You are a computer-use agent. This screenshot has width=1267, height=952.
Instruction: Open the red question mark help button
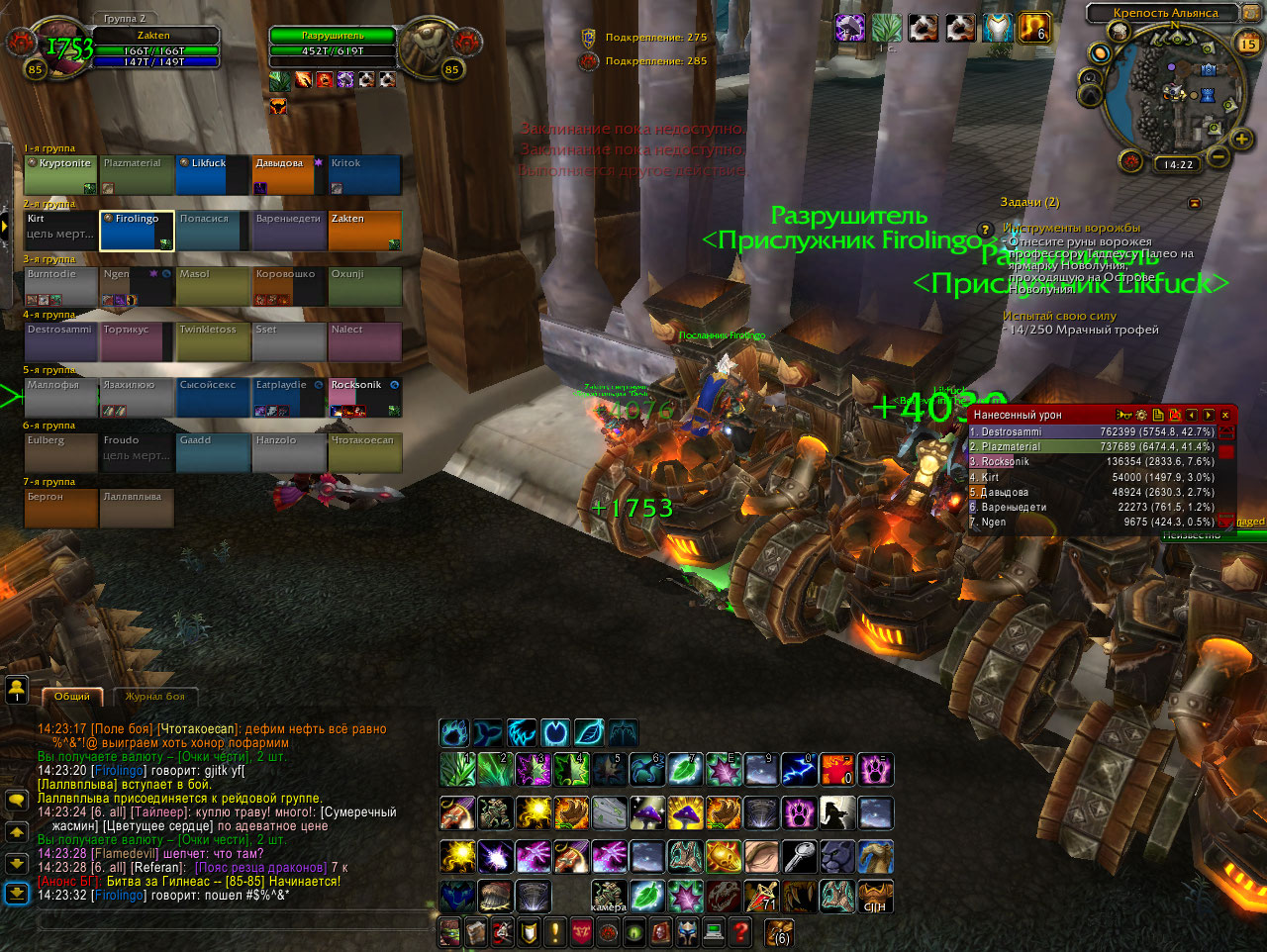[739, 931]
